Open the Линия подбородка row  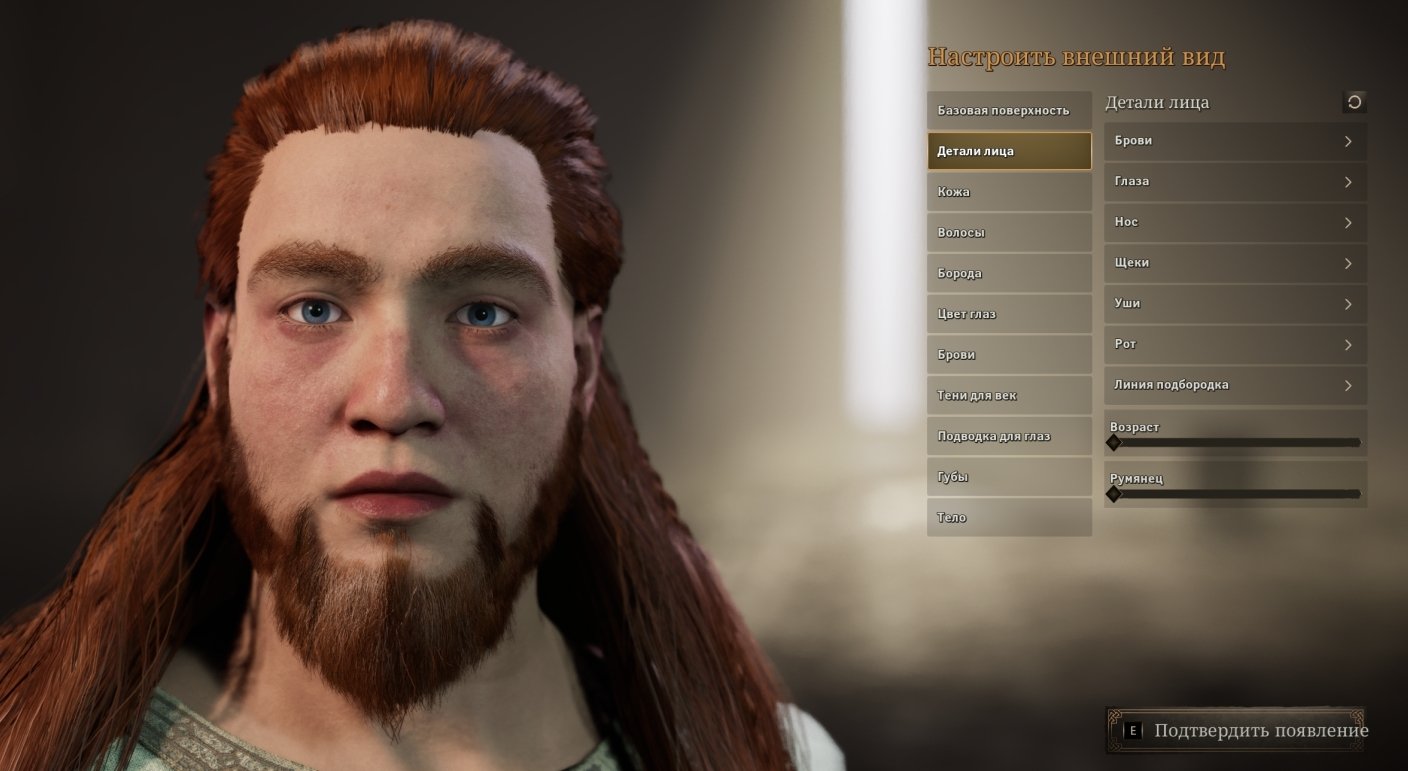pyautogui.click(x=1234, y=385)
